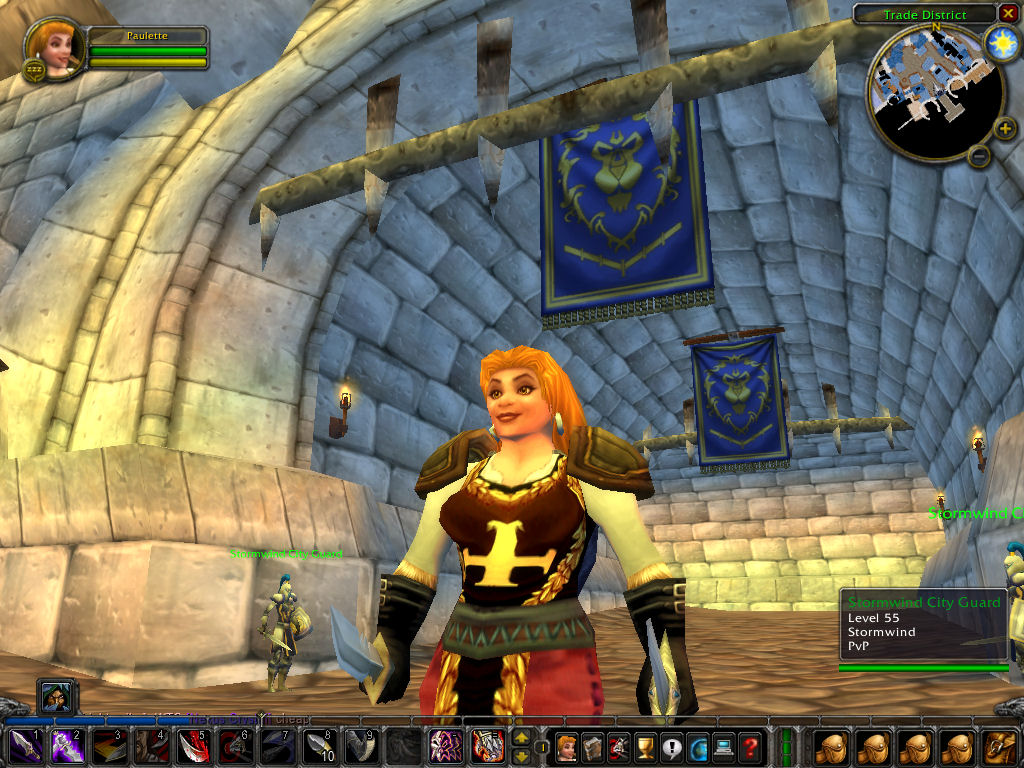The height and width of the screenshot is (768, 1024).
Task: Open the spellbook micro button
Action: pos(593,747)
